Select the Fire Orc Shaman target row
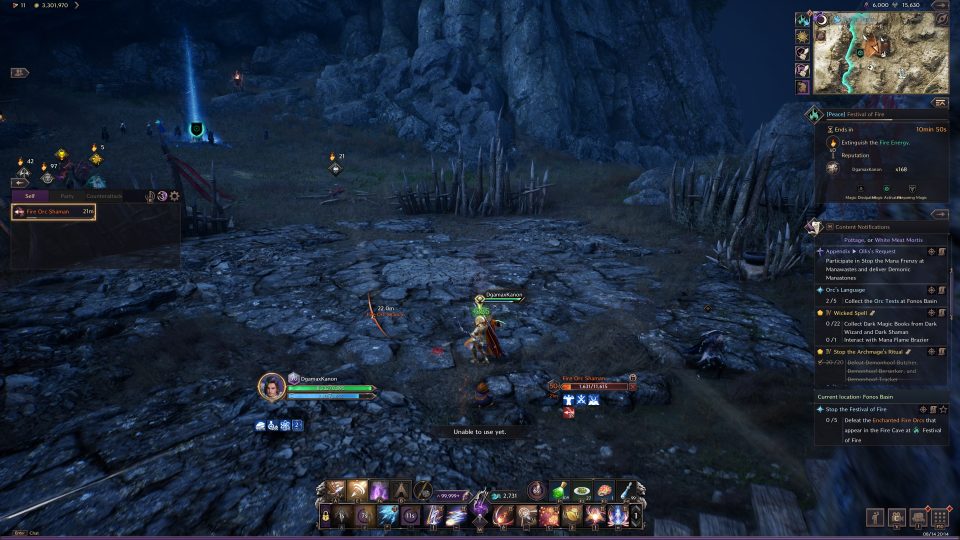Screen dimensions: 960x540 click(x=54, y=212)
